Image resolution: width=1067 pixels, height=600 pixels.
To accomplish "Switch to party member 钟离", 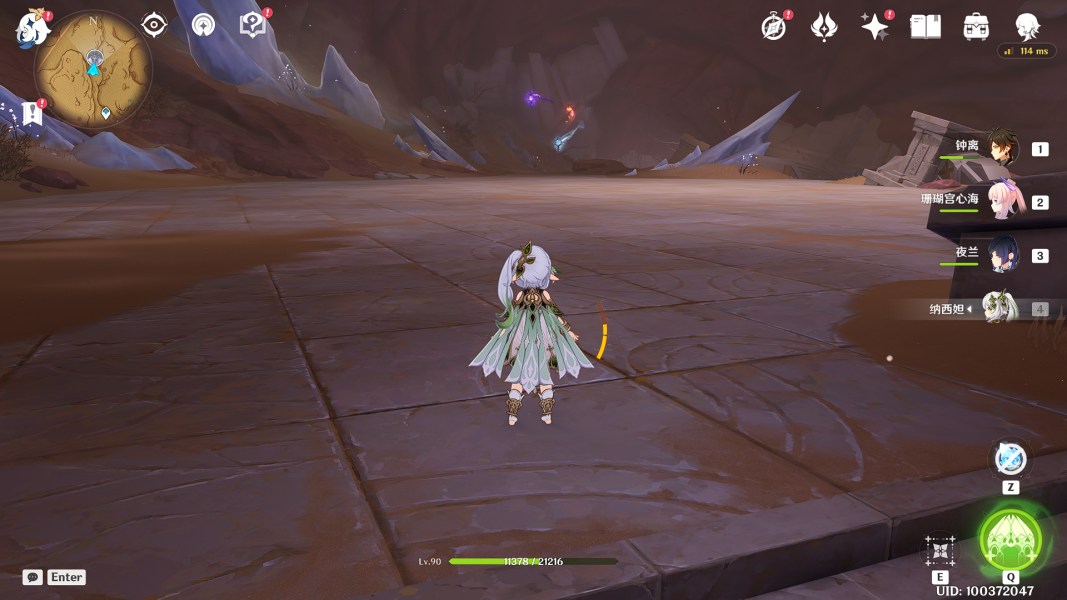I will click(1001, 148).
